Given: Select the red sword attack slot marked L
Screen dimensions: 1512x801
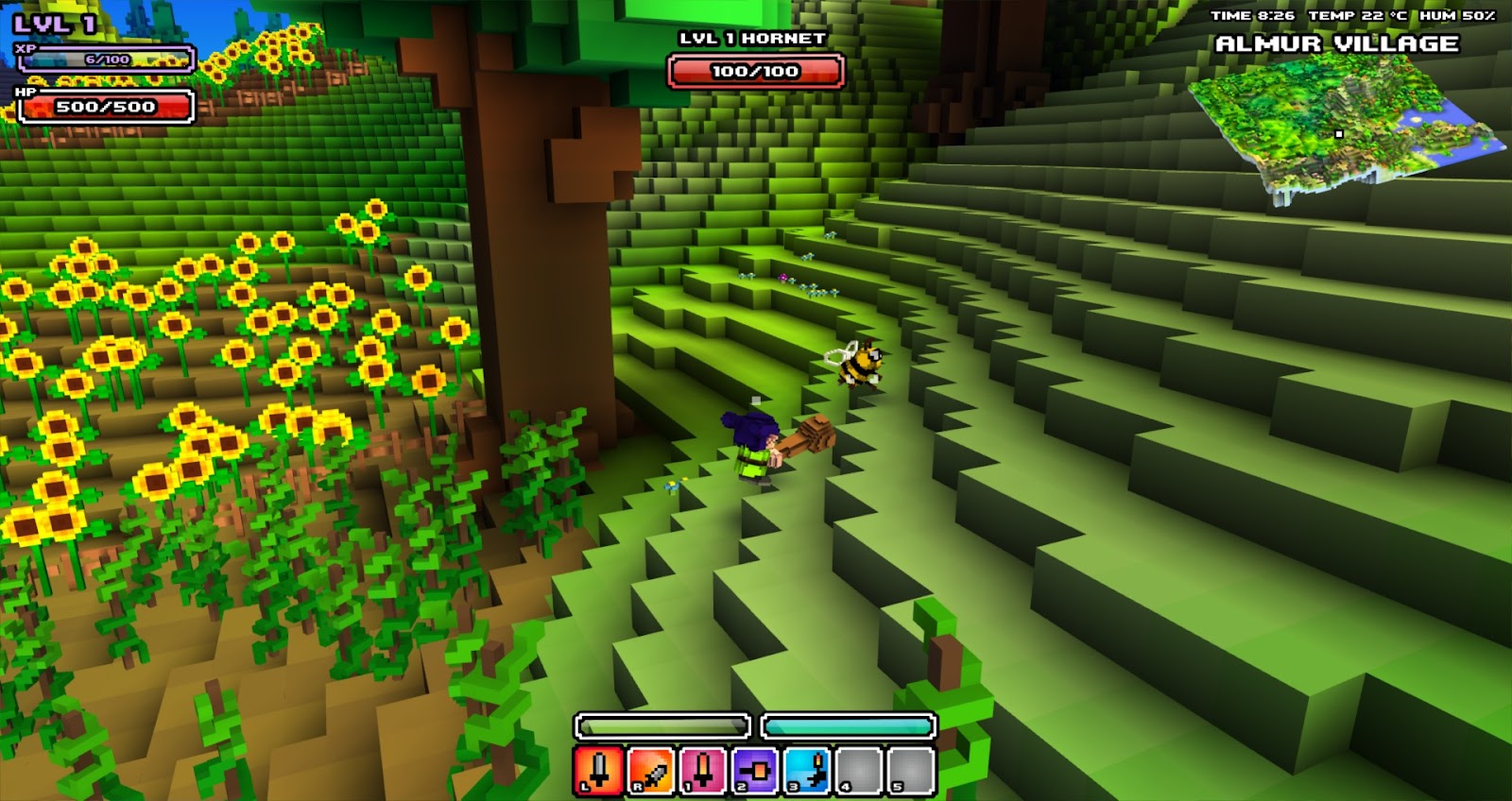Looking at the screenshot, I should click(x=599, y=770).
